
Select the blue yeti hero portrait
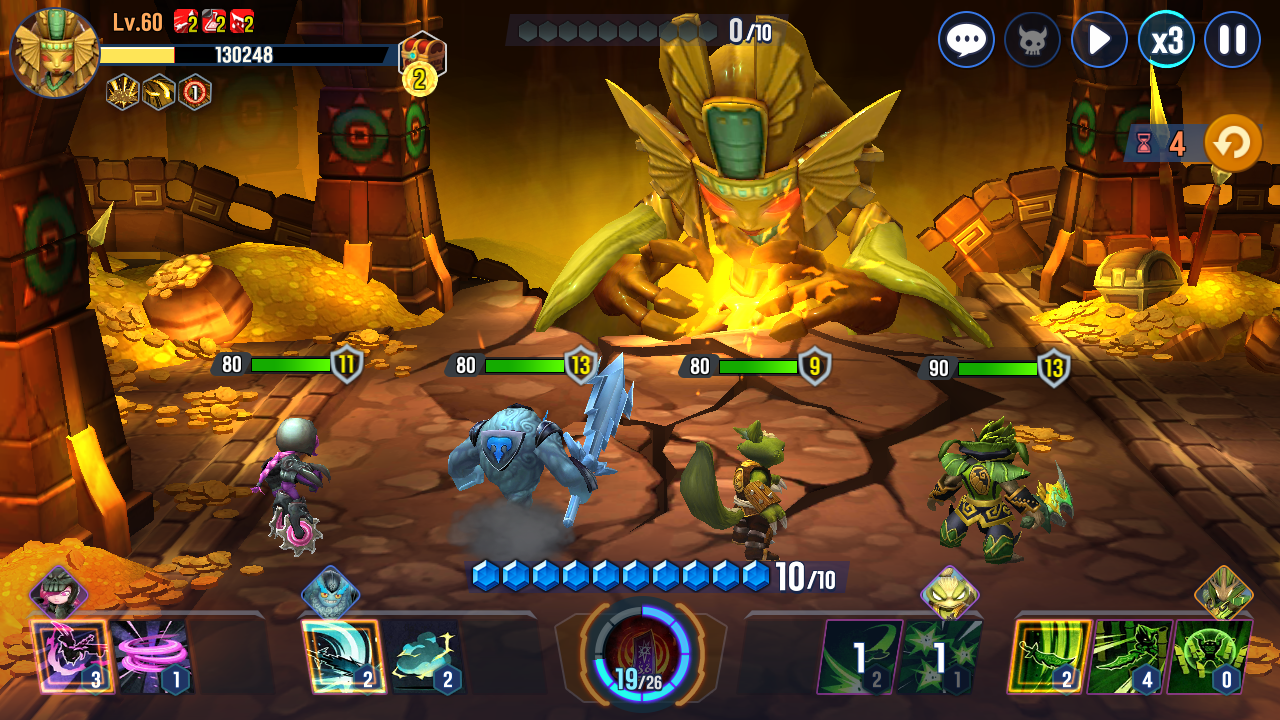tap(330, 593)
